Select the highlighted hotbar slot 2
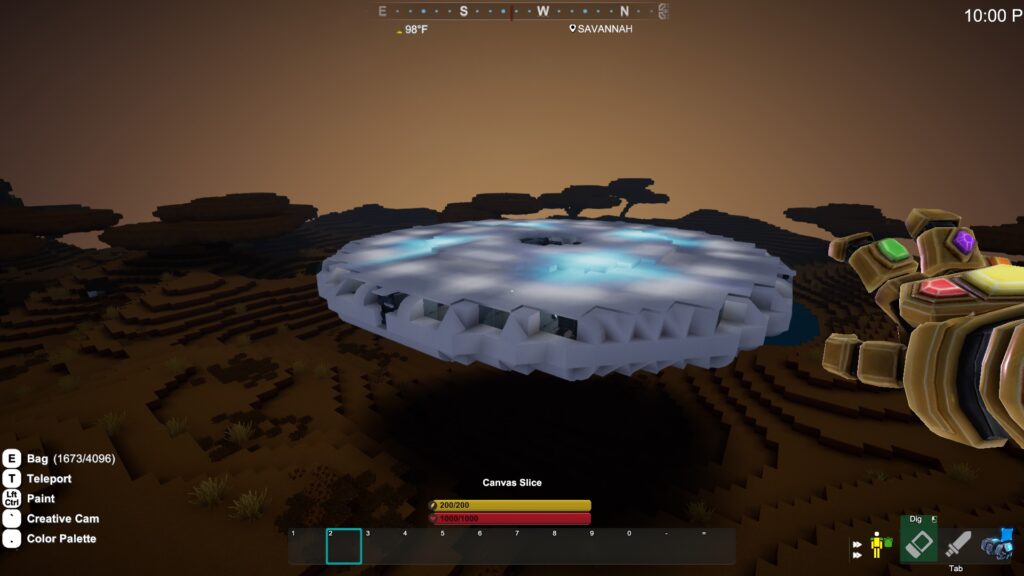1024x576 pixels. pos(344,546)
